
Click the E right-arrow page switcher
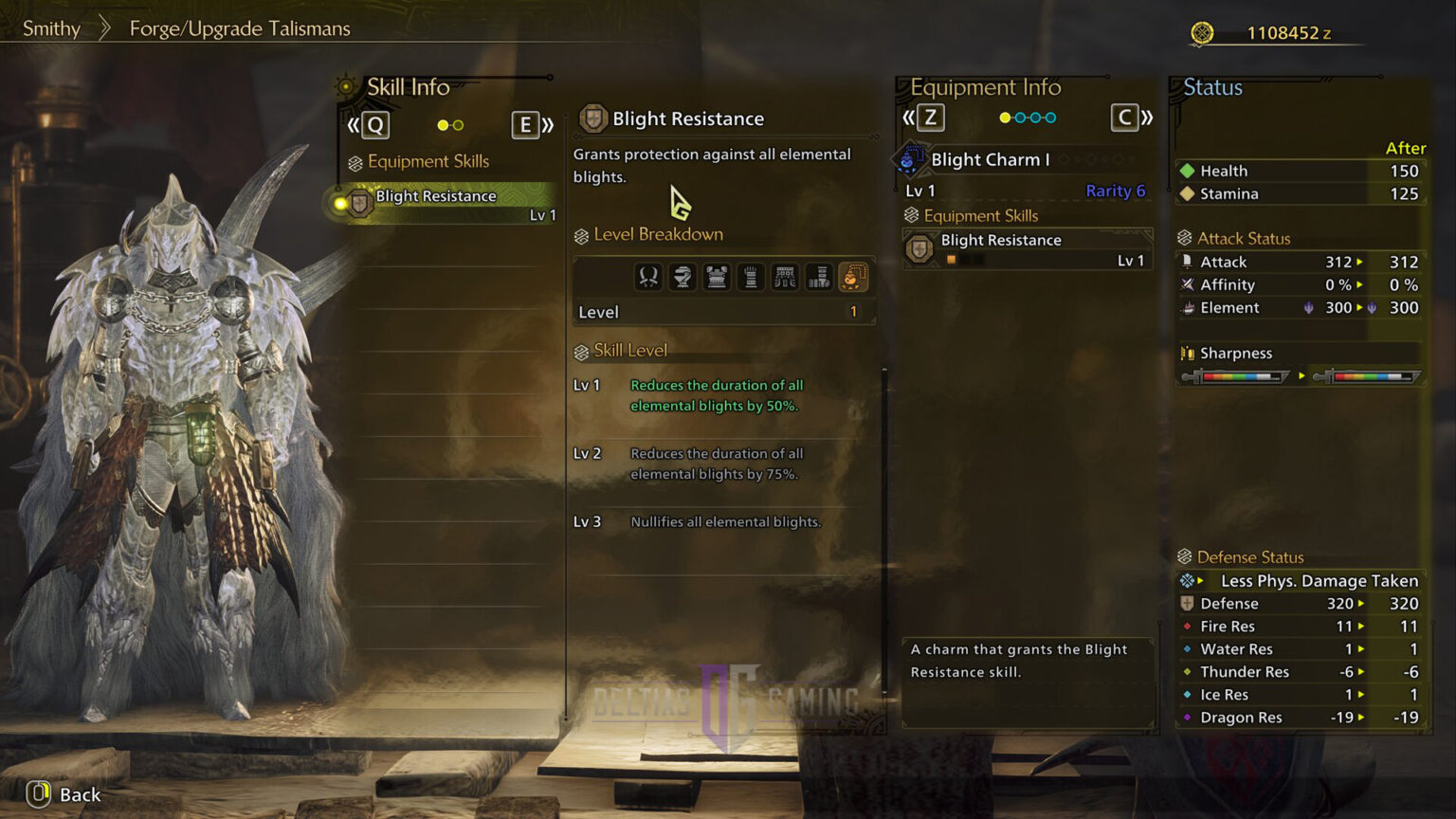526,124
